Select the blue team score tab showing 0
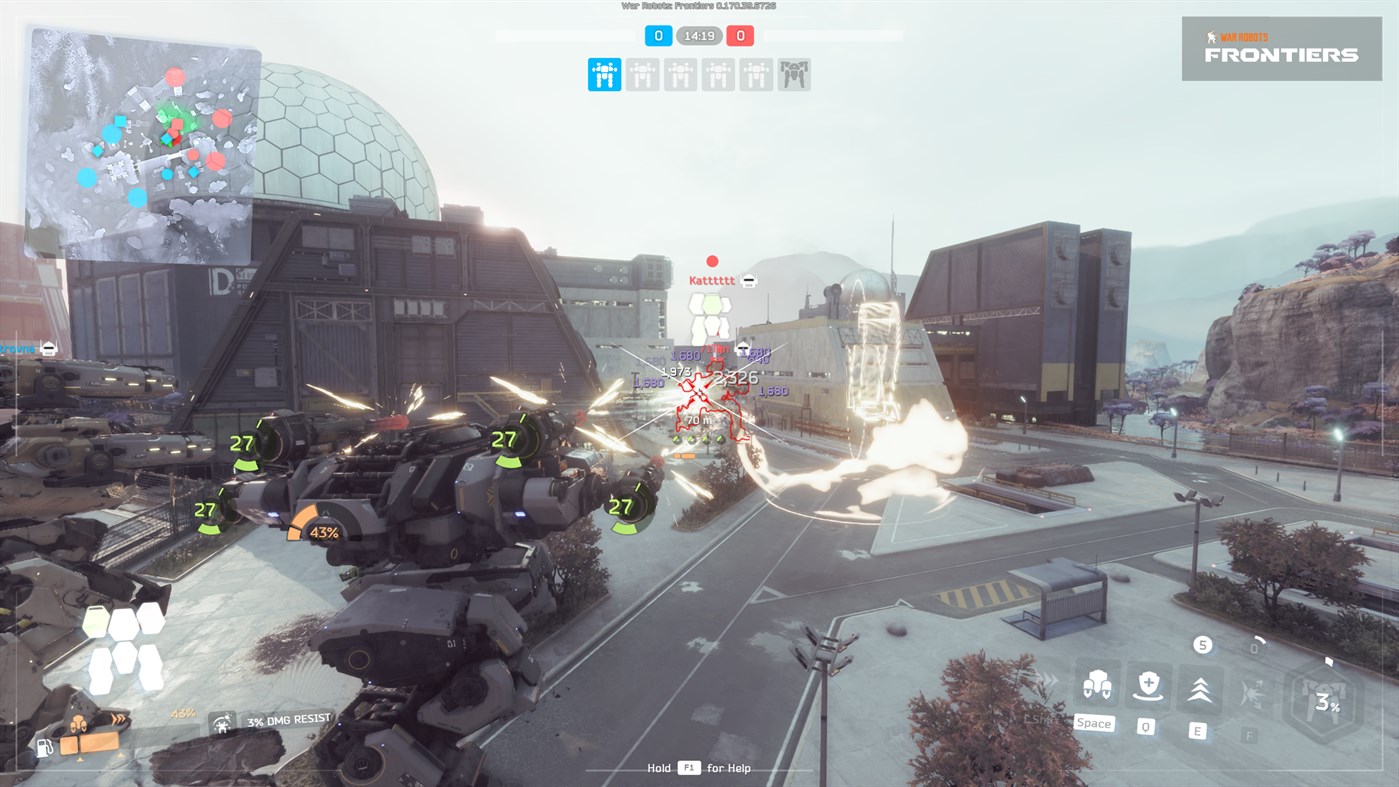Image resolution: width=1399 pixels, height=787 pixels. point(657,35)
